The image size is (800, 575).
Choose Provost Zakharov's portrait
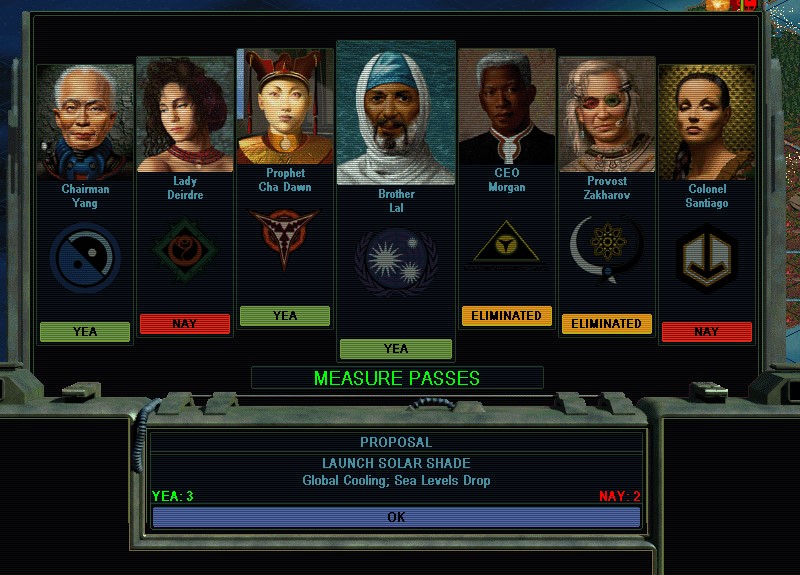click(x=607, y=115)
